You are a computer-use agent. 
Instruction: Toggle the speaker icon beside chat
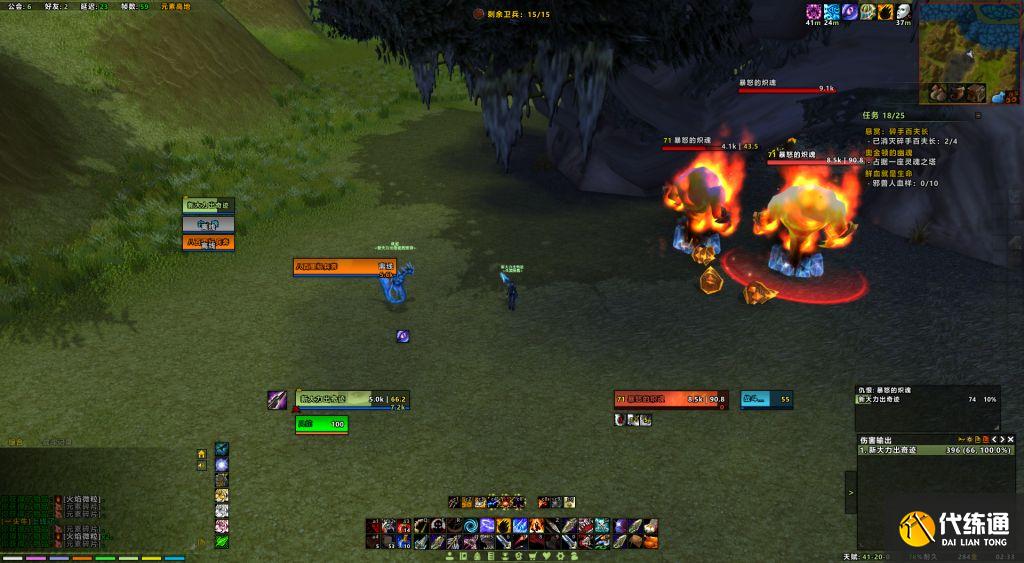click(202, 466)
